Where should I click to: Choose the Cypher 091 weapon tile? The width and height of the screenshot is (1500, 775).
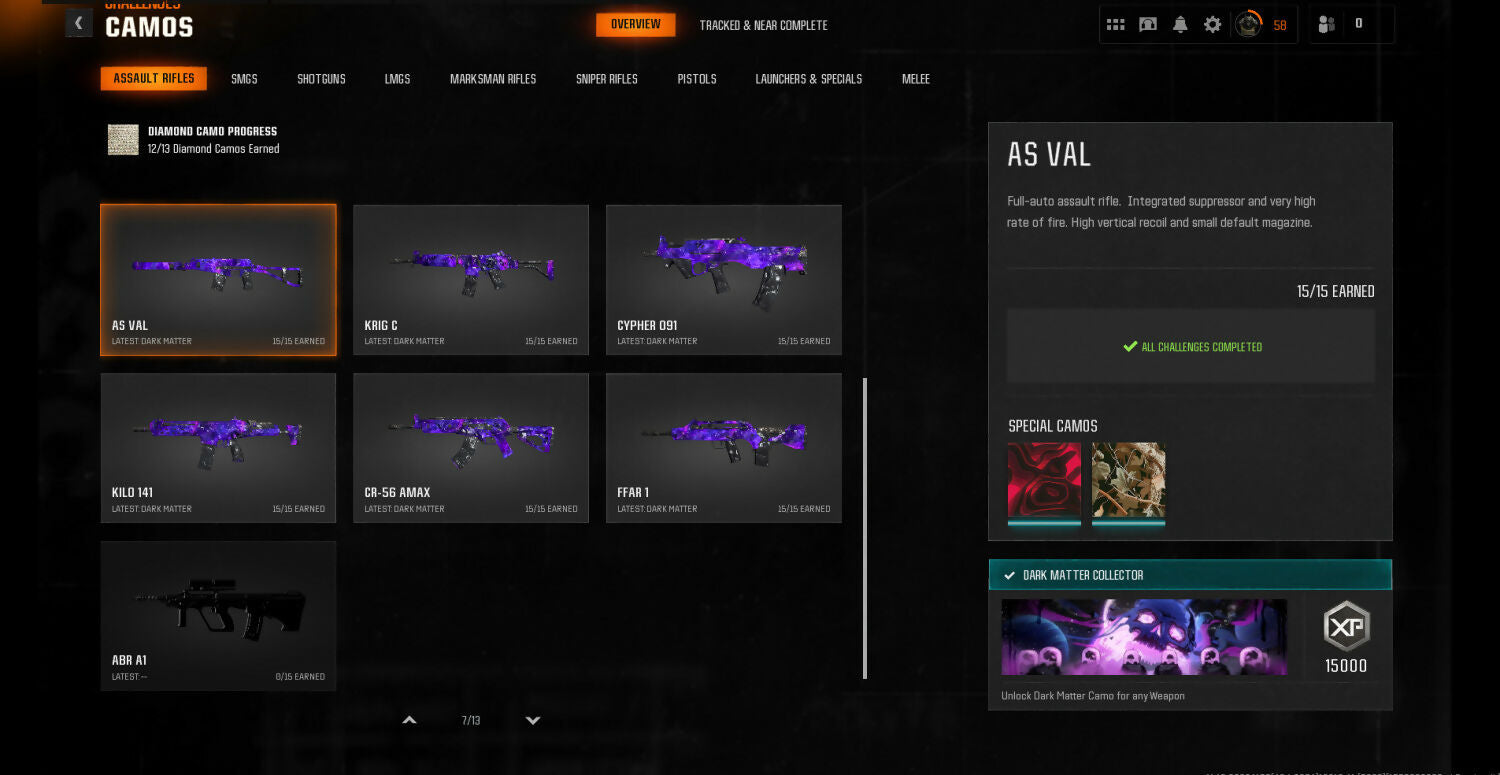(x=723, y=280)
